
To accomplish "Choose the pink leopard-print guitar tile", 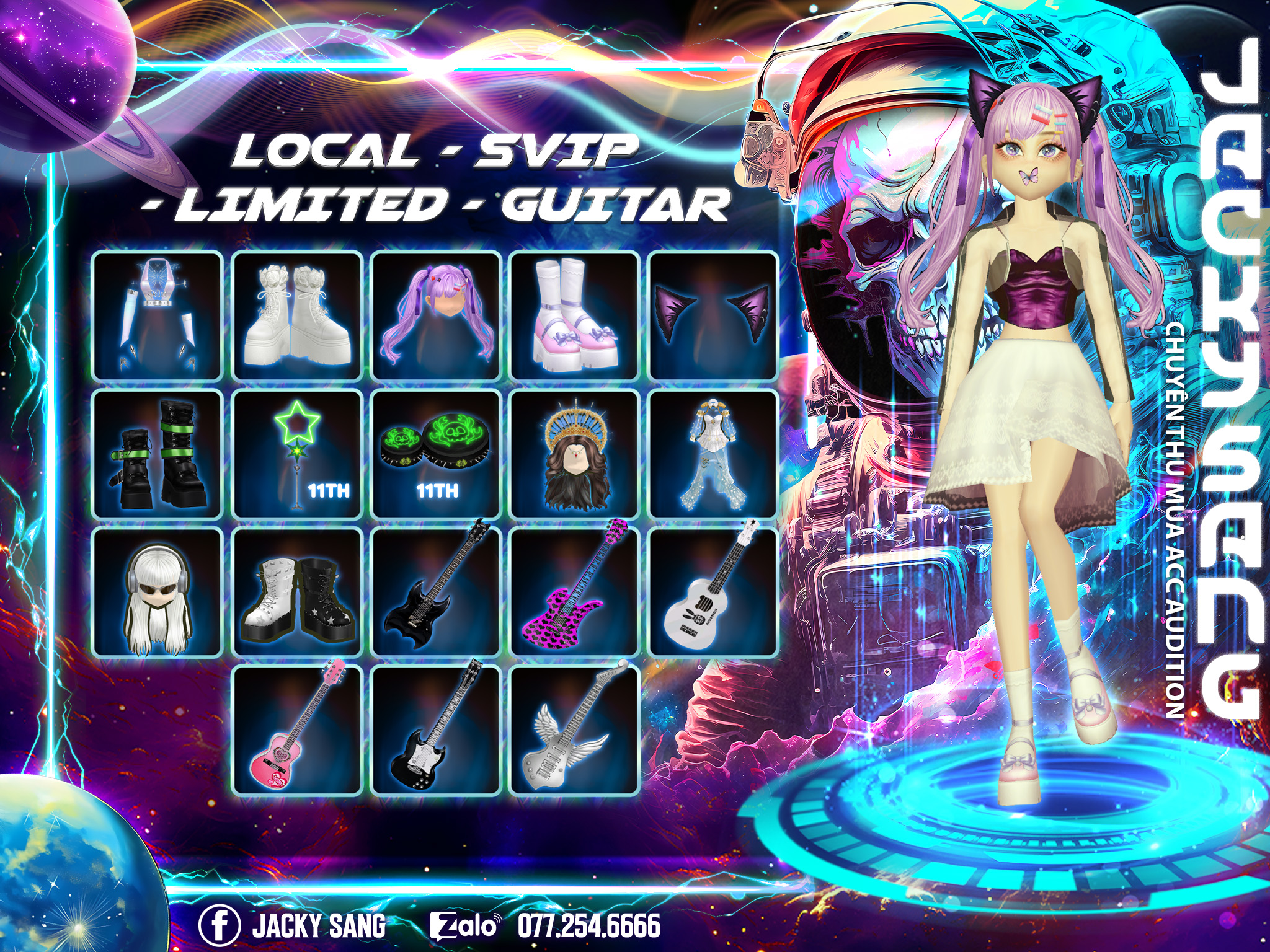I will [x=575, y=592].
